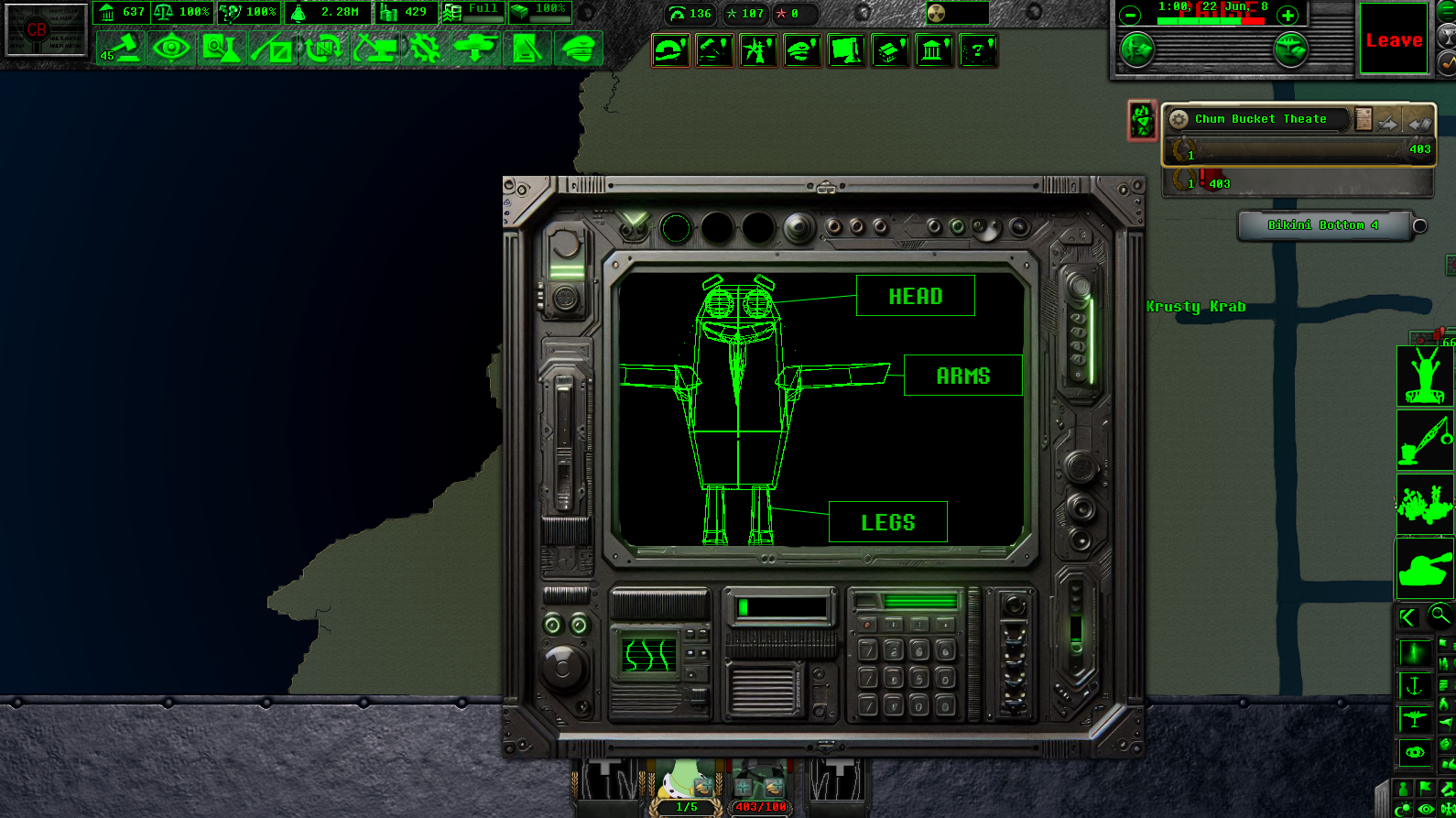Open the Chum Bucket Theatre settings gear
The image size is (1456, 818).
point(1179,119)
